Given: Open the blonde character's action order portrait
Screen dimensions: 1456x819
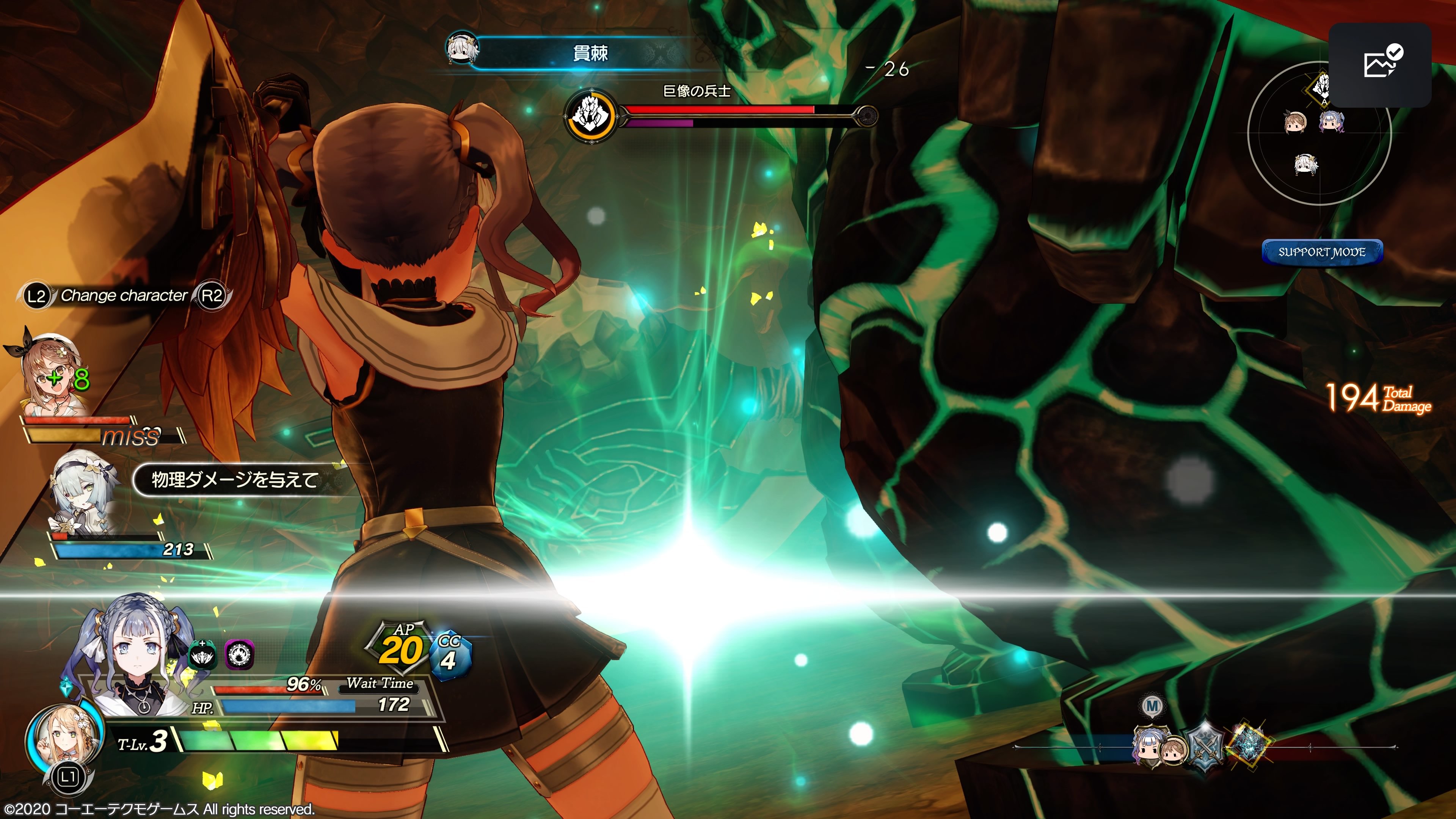Looking at the screenshot, I should 64,735.
